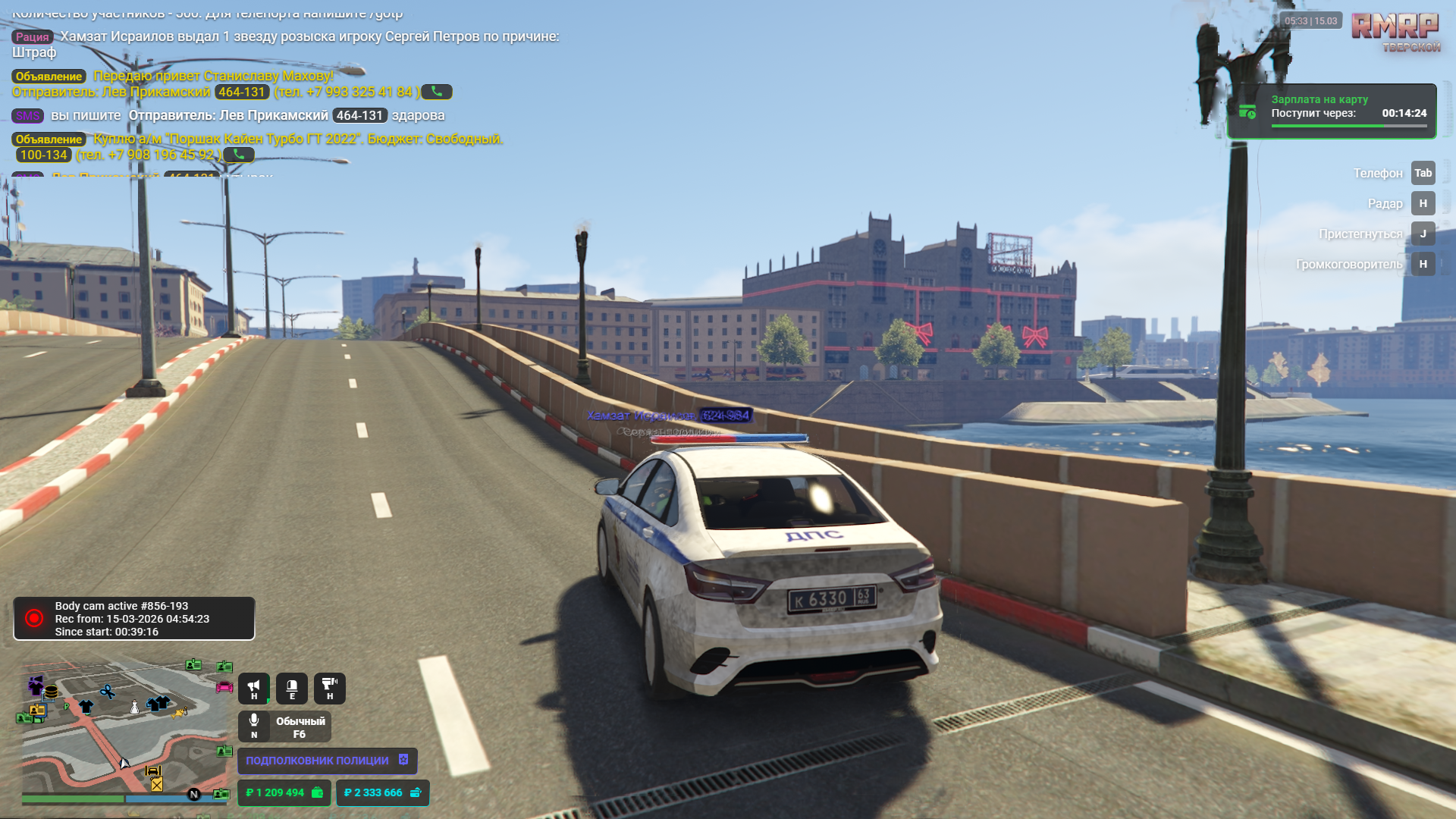Click the yellow fish marker on minimap

pyautogui.click(x=180, y=713)
